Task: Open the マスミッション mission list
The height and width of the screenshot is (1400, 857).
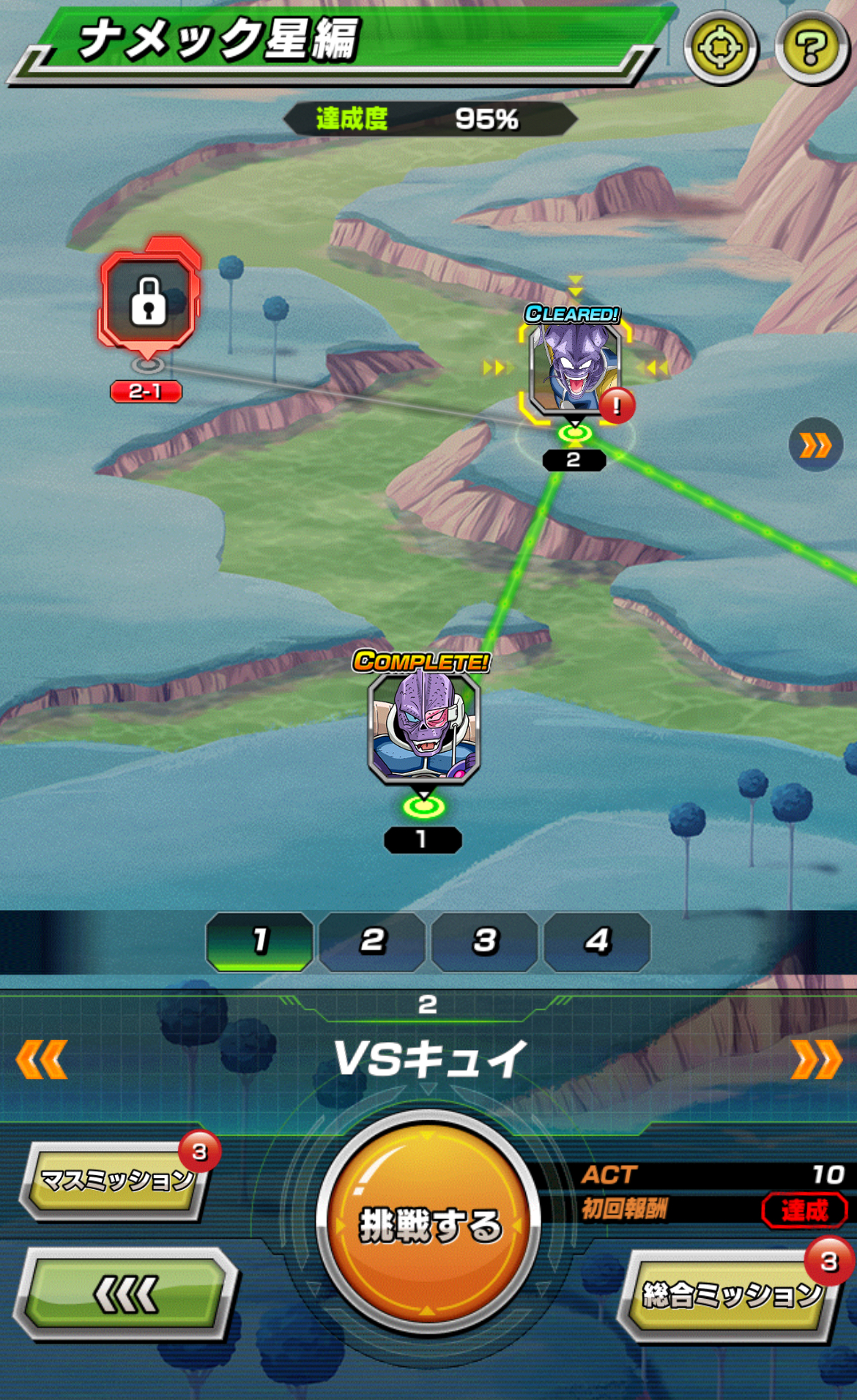Action: pyautogui.click(x=115, y=1180)
